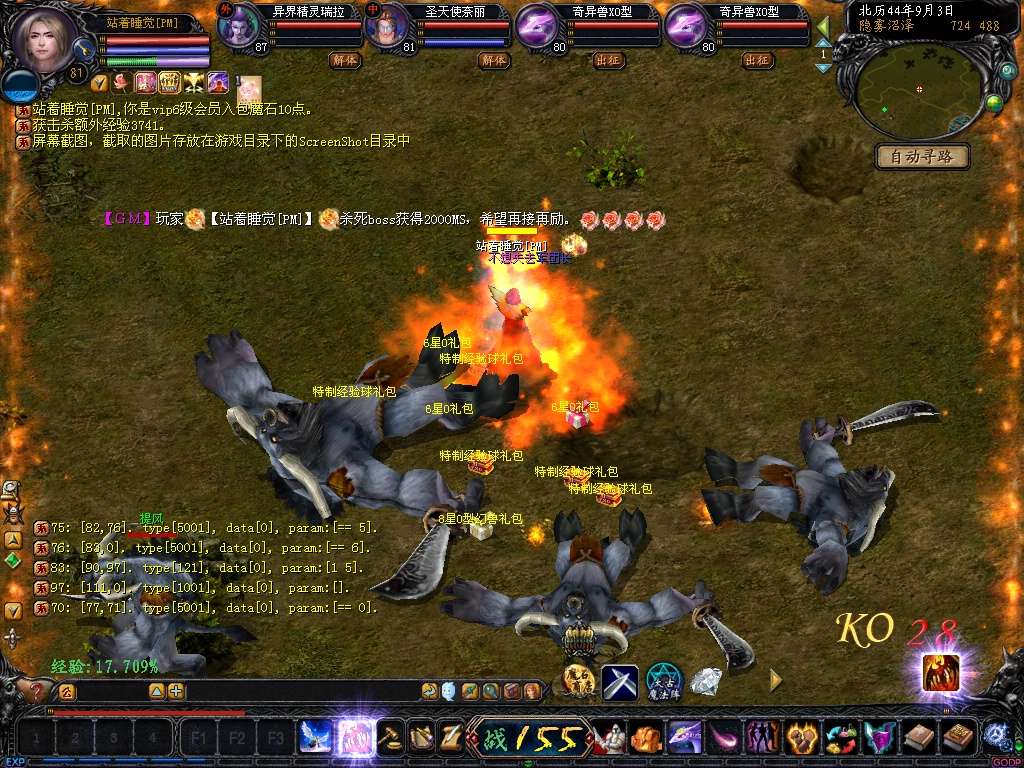Viewport: 1024px width, 768px height.
Task: Click the glowing red demon skill icon
Action: 941,672
